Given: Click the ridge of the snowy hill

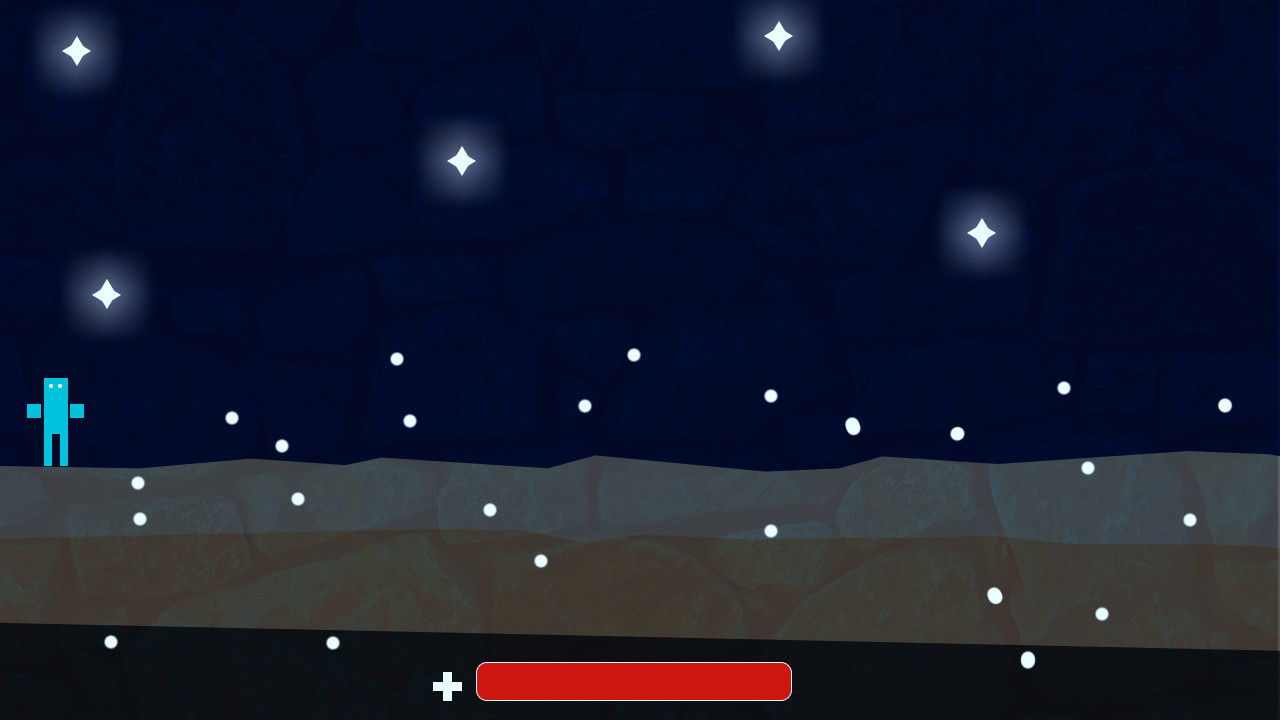Looking at the screenshot, I should (x=595, y=458).
